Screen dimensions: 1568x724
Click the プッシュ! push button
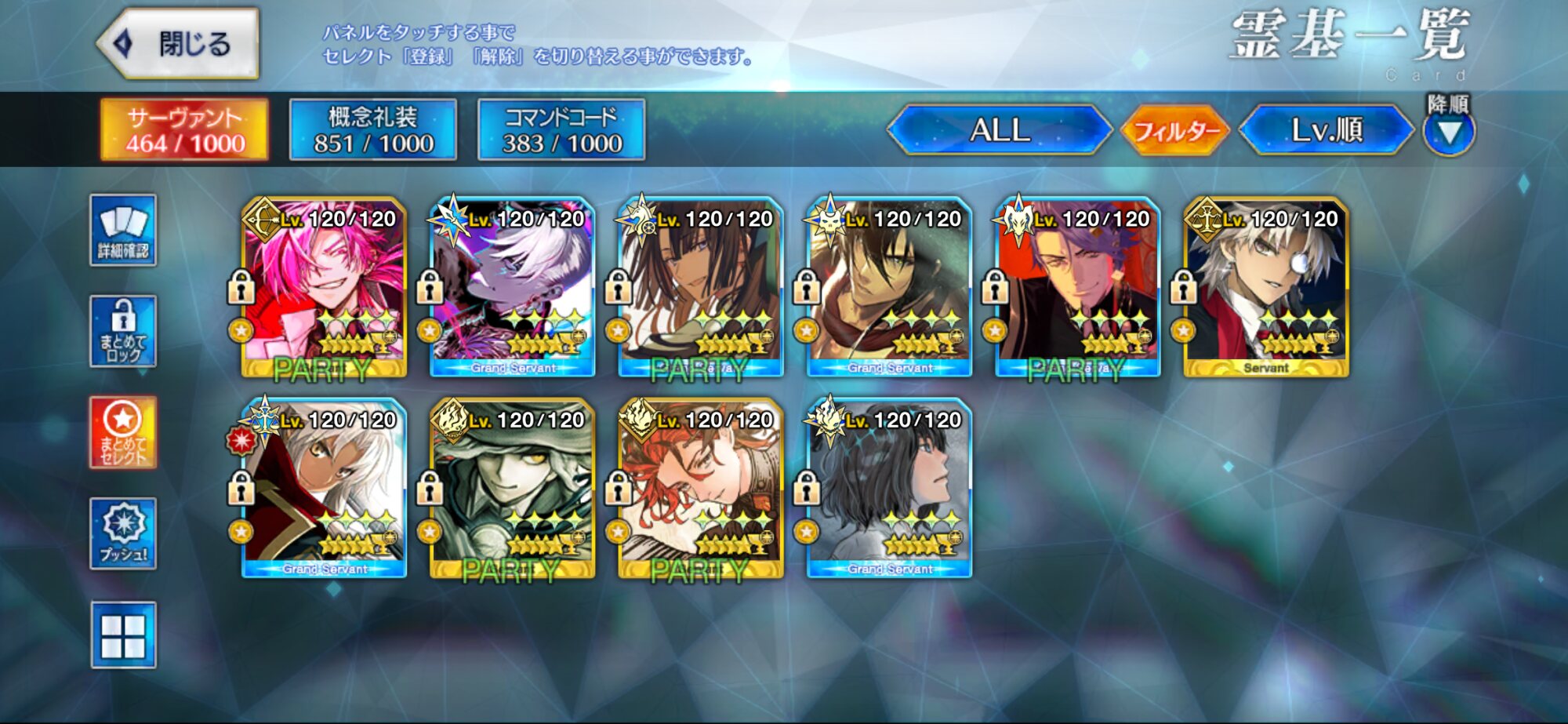click(123, 534)
